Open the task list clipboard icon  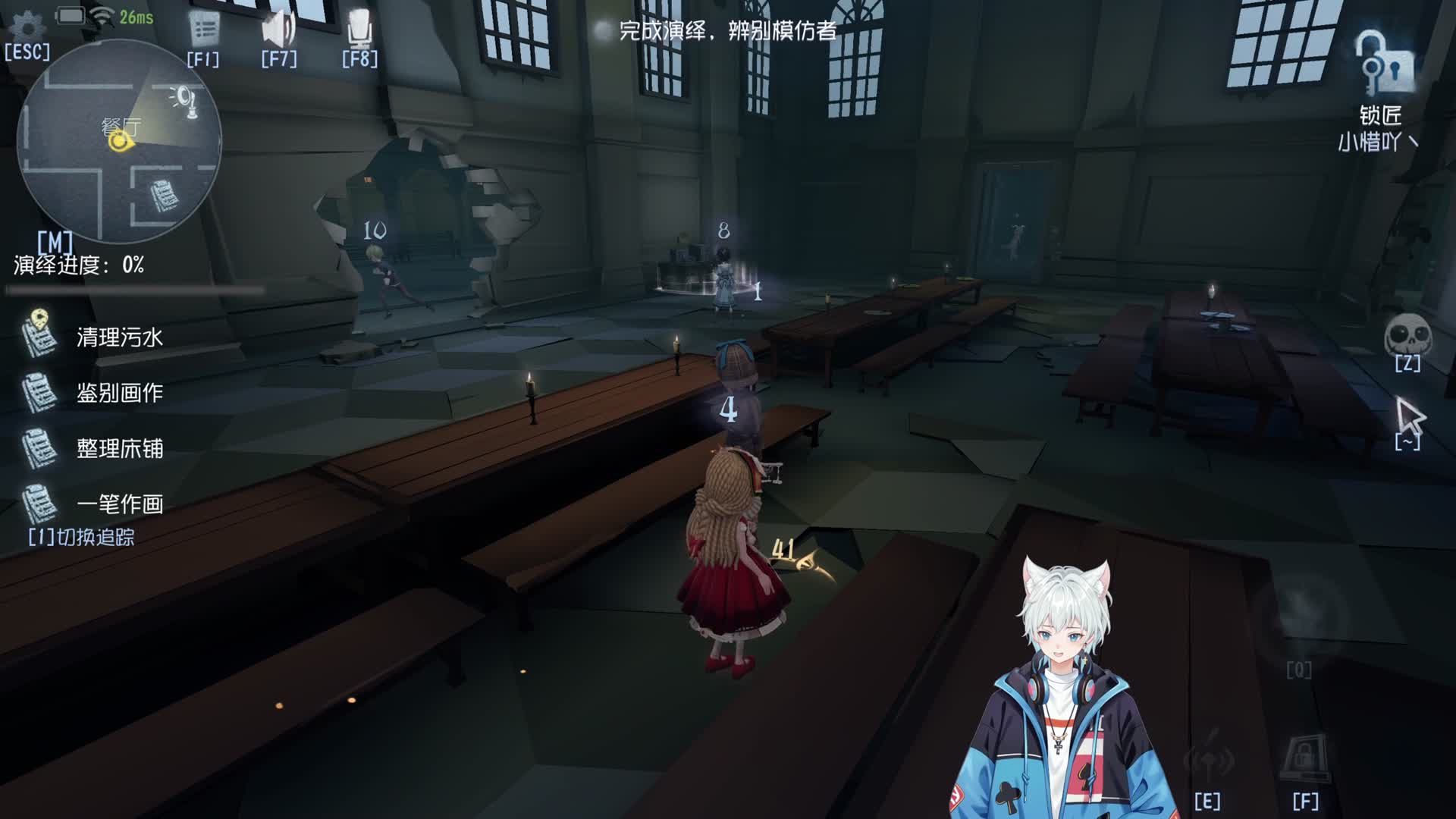pyautogui.click(x=203, y=31)
